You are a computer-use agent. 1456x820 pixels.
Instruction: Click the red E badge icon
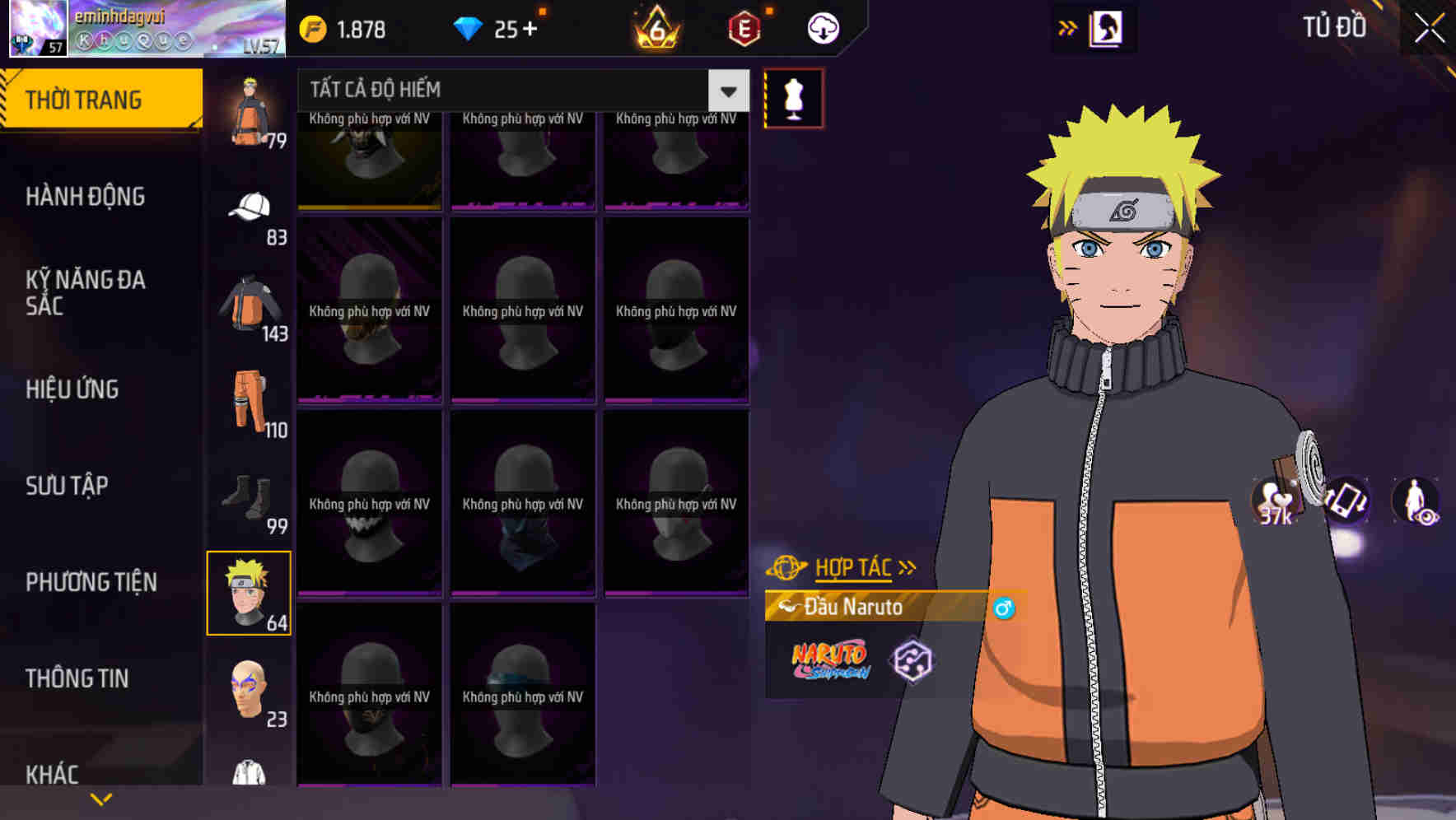pyautogui.click(x=744, y=27)
